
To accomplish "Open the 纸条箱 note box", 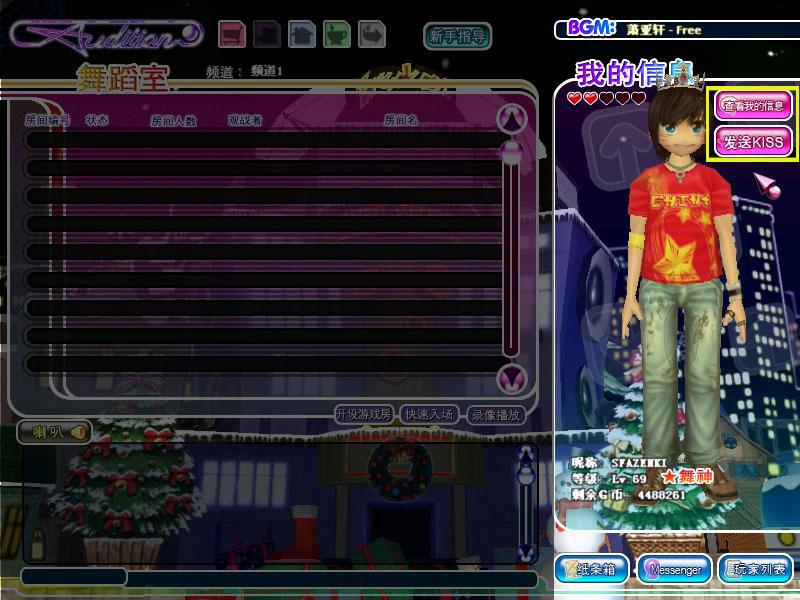I will (x=593, y=570).
